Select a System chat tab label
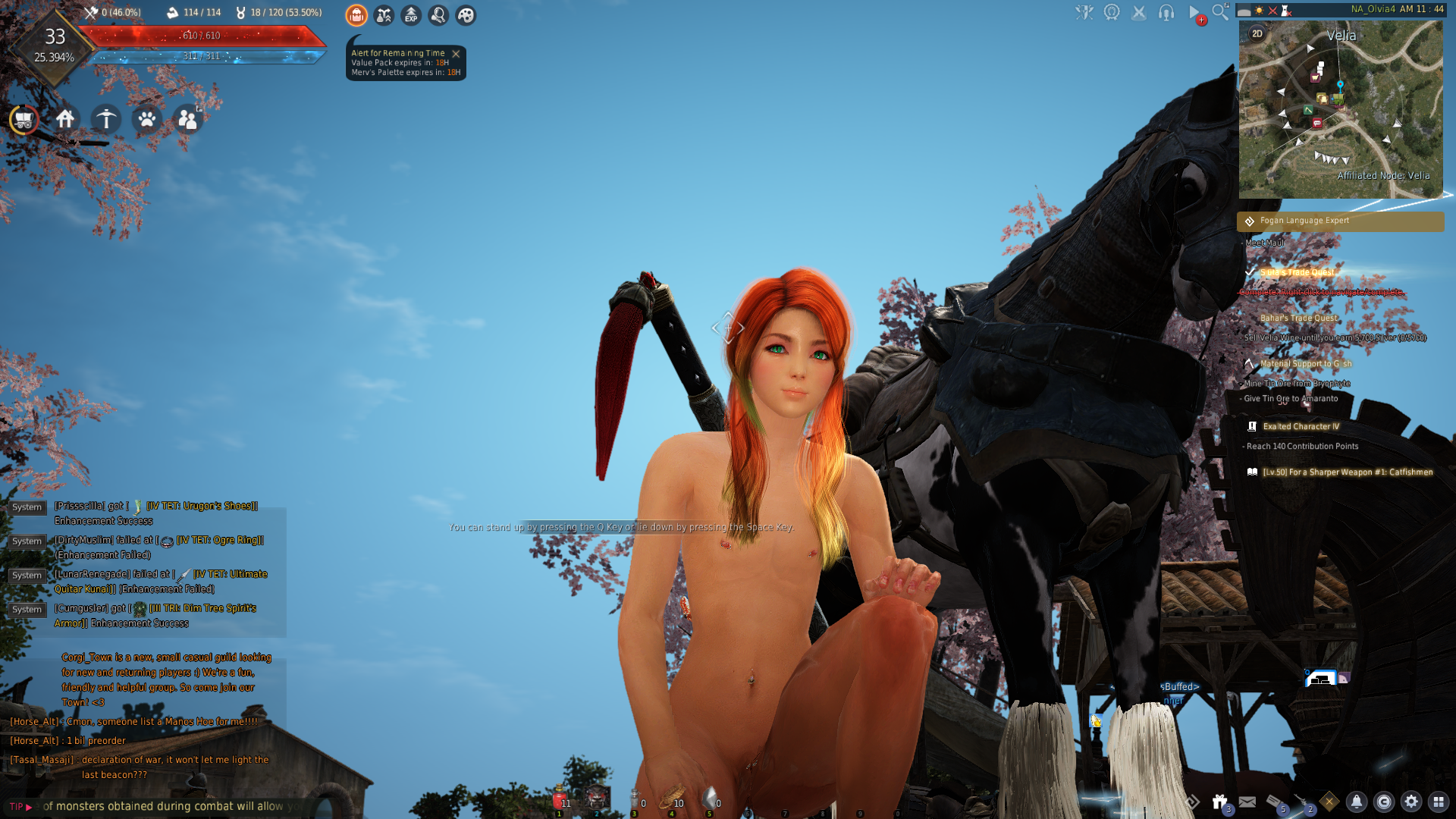This screenshot has height=819, width=1456. 27,507
